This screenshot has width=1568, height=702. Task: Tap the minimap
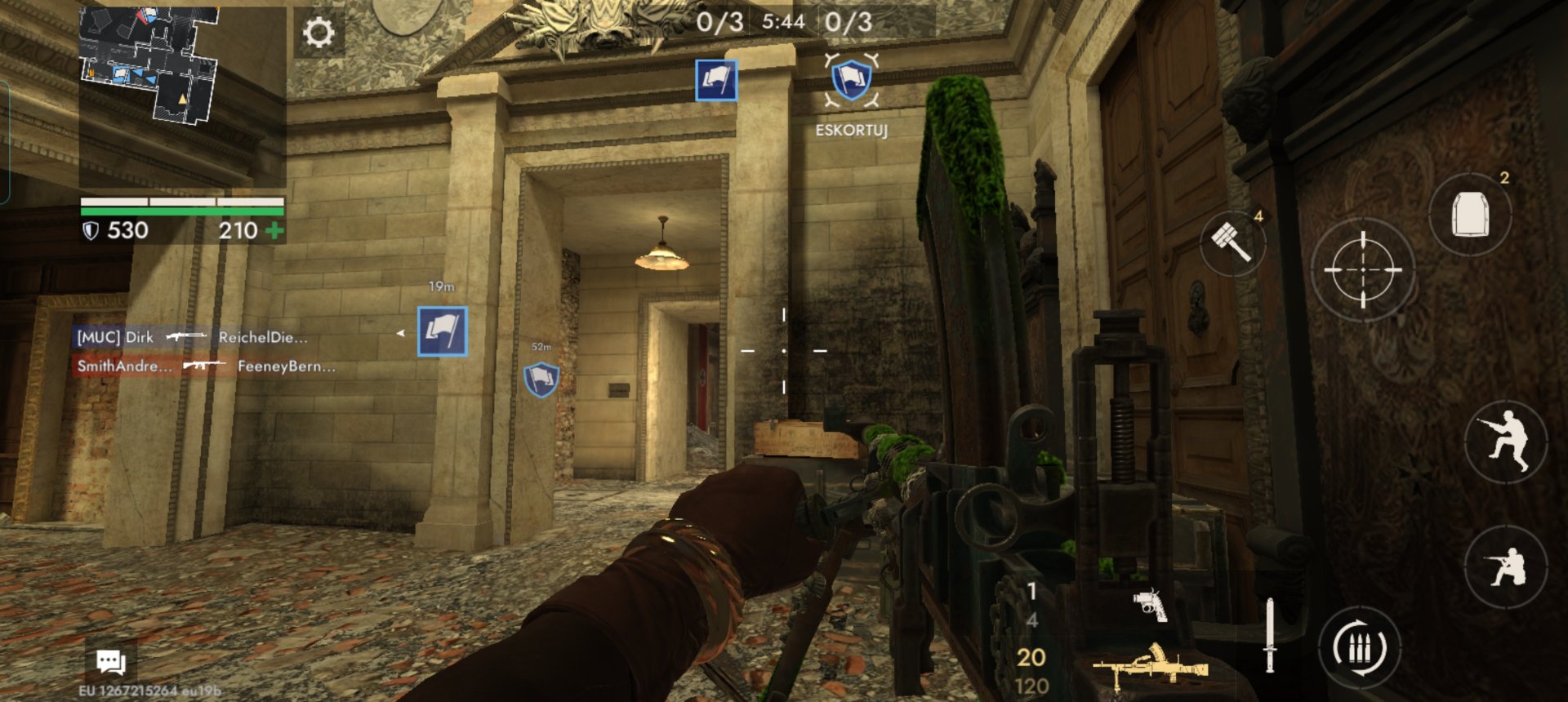click(149, 64)
